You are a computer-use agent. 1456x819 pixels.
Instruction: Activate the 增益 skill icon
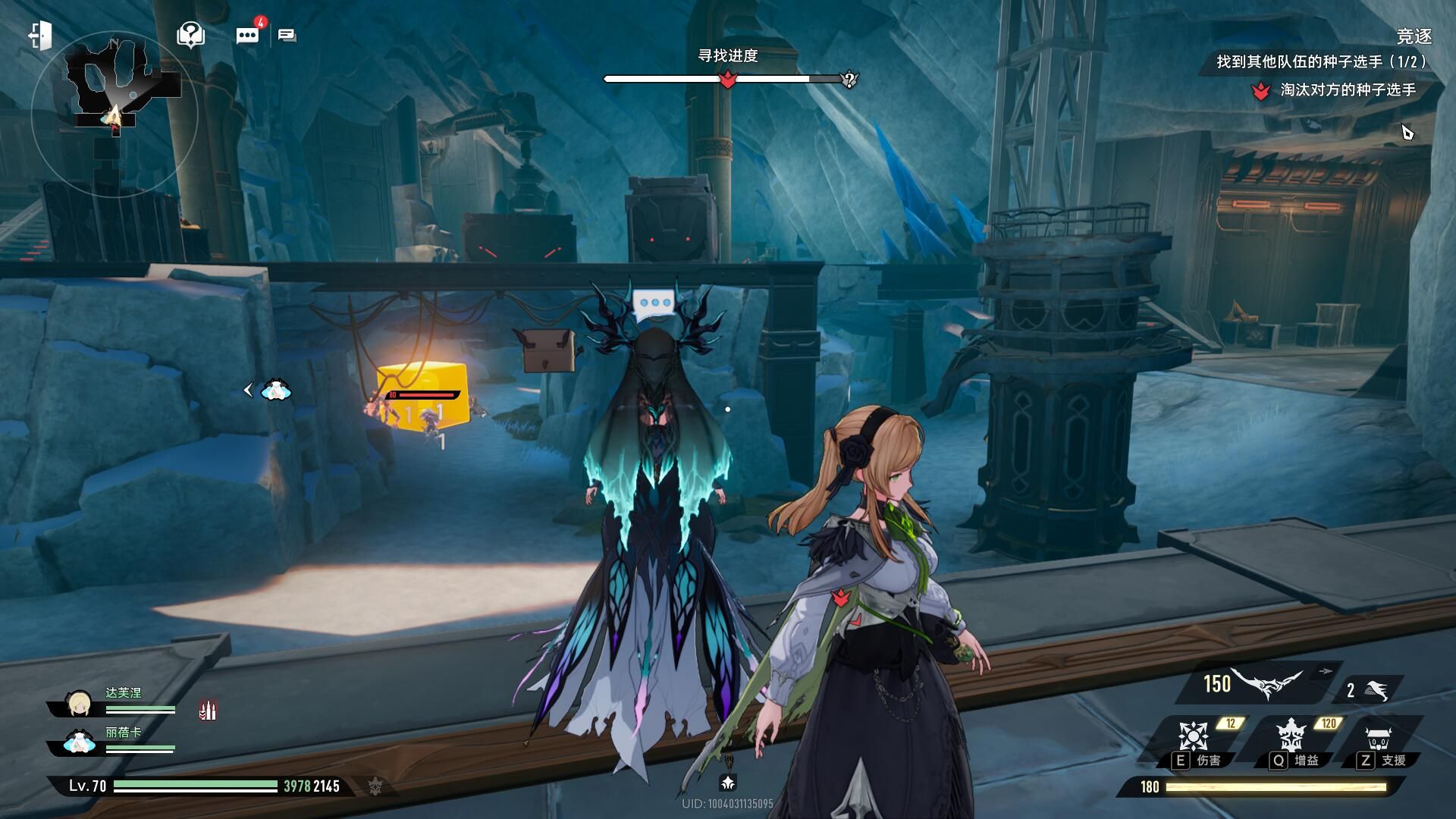(x=1290, y=737)
